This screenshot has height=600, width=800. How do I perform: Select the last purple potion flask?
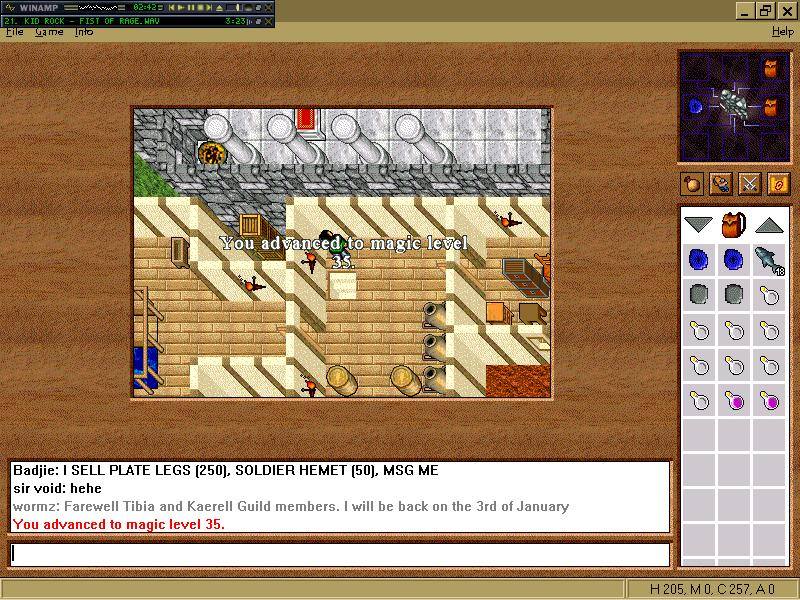tap(769, 402)
